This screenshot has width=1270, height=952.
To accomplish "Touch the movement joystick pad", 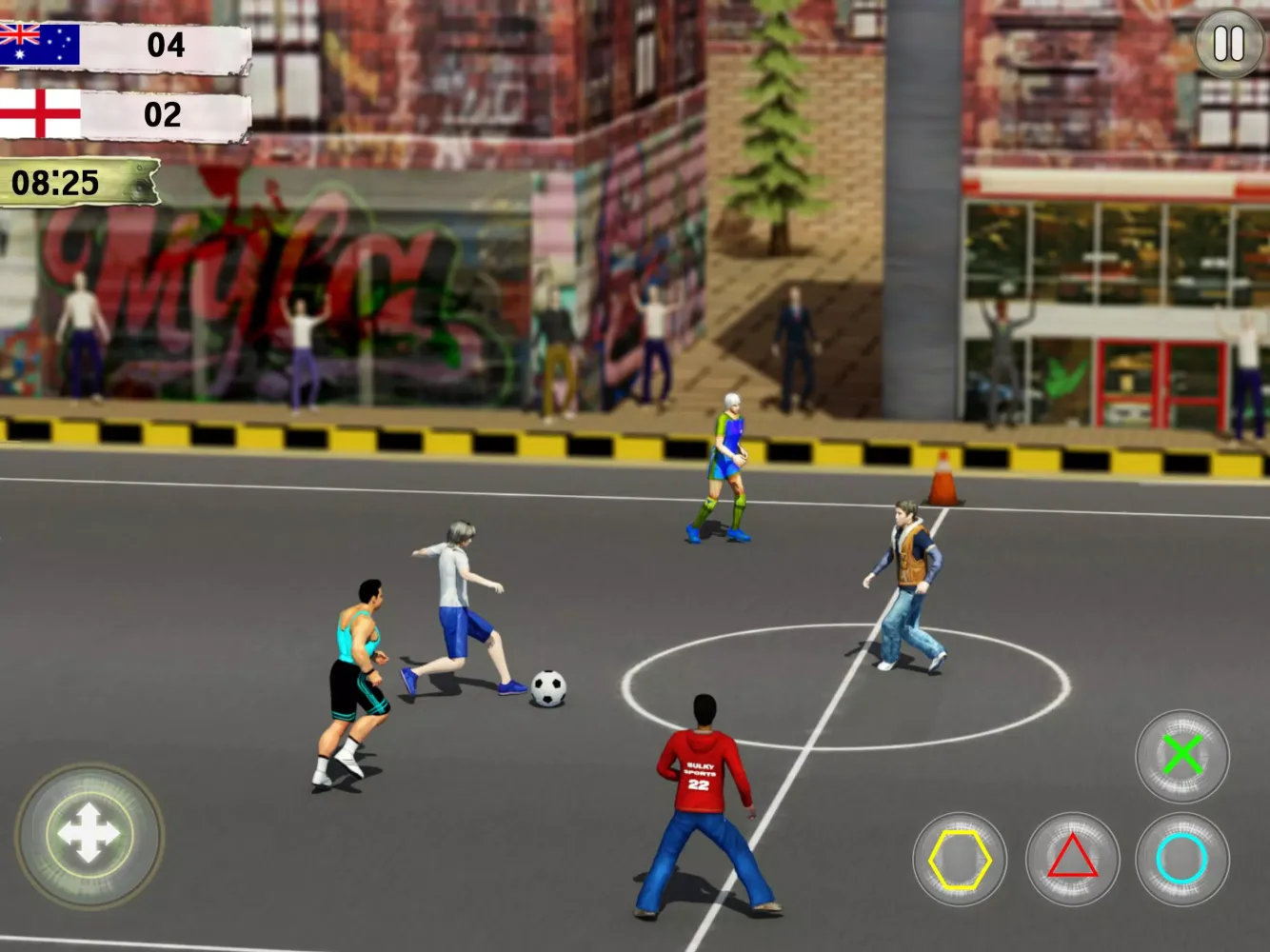I will point(89,834).
